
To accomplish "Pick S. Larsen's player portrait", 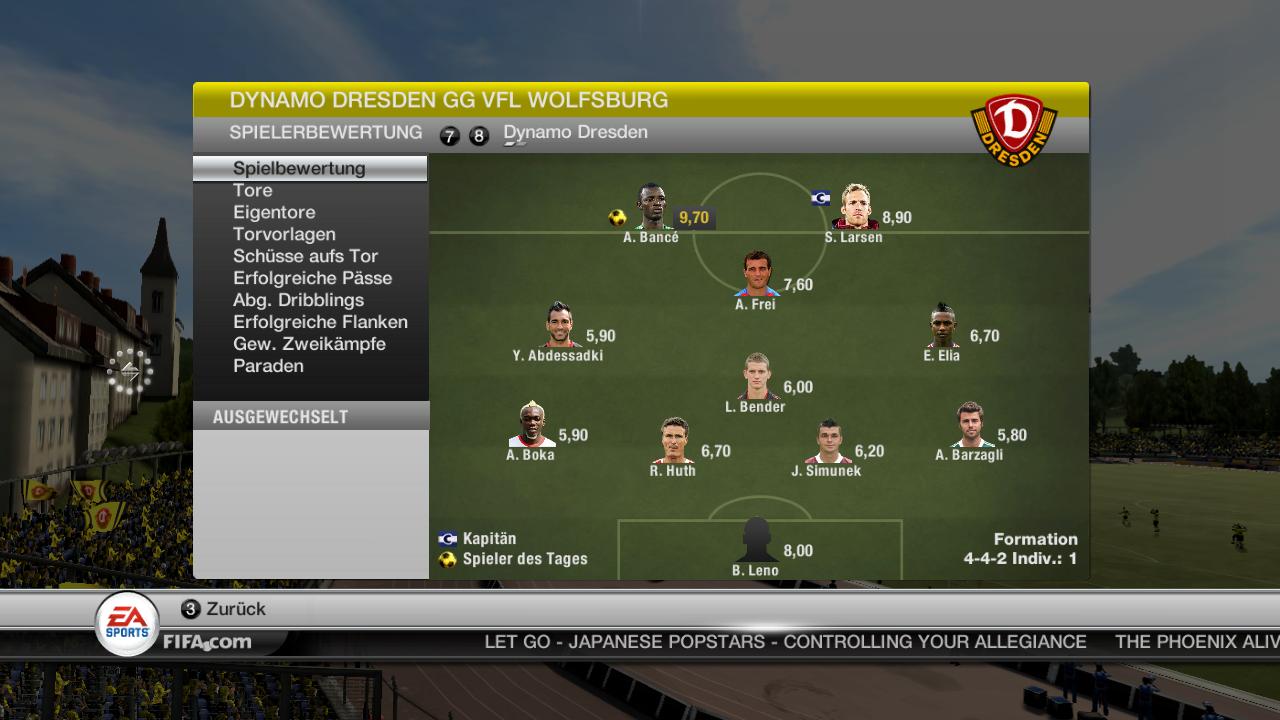I will pyautogui.click(x=855, y=208).
